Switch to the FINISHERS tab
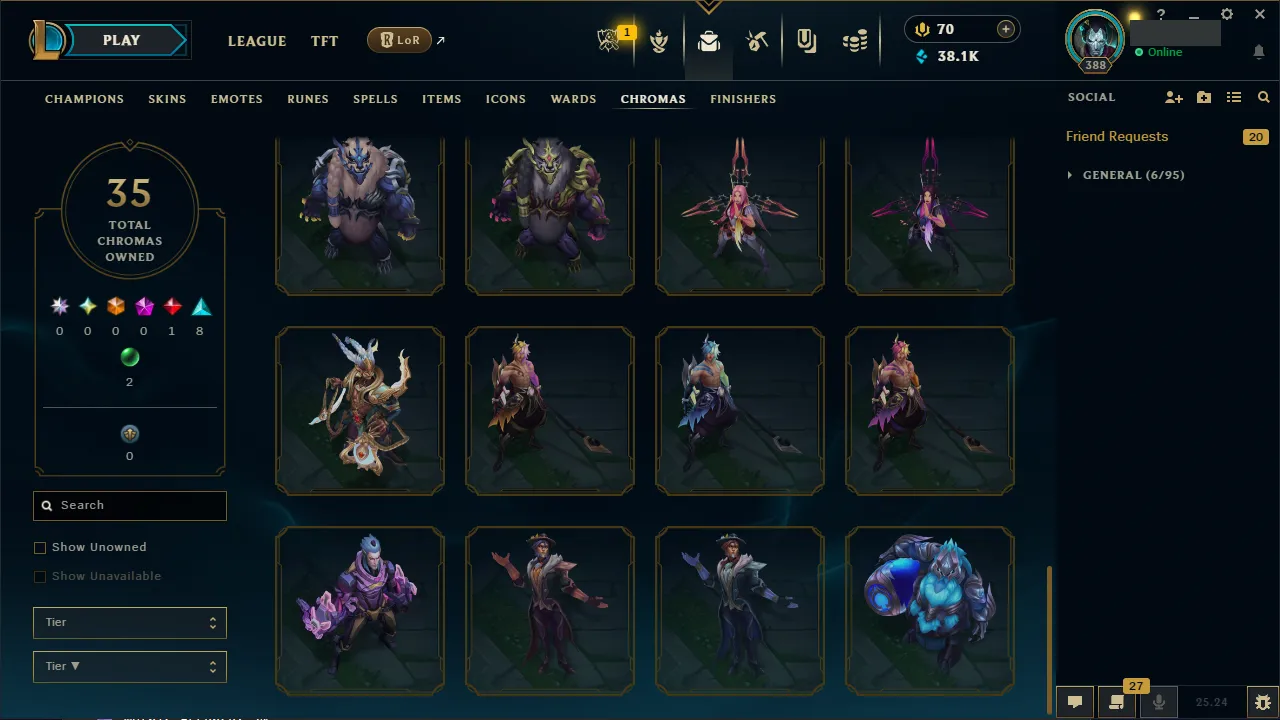The width and height of the screenshot is (1280, 720). click(x=742, y=99)
